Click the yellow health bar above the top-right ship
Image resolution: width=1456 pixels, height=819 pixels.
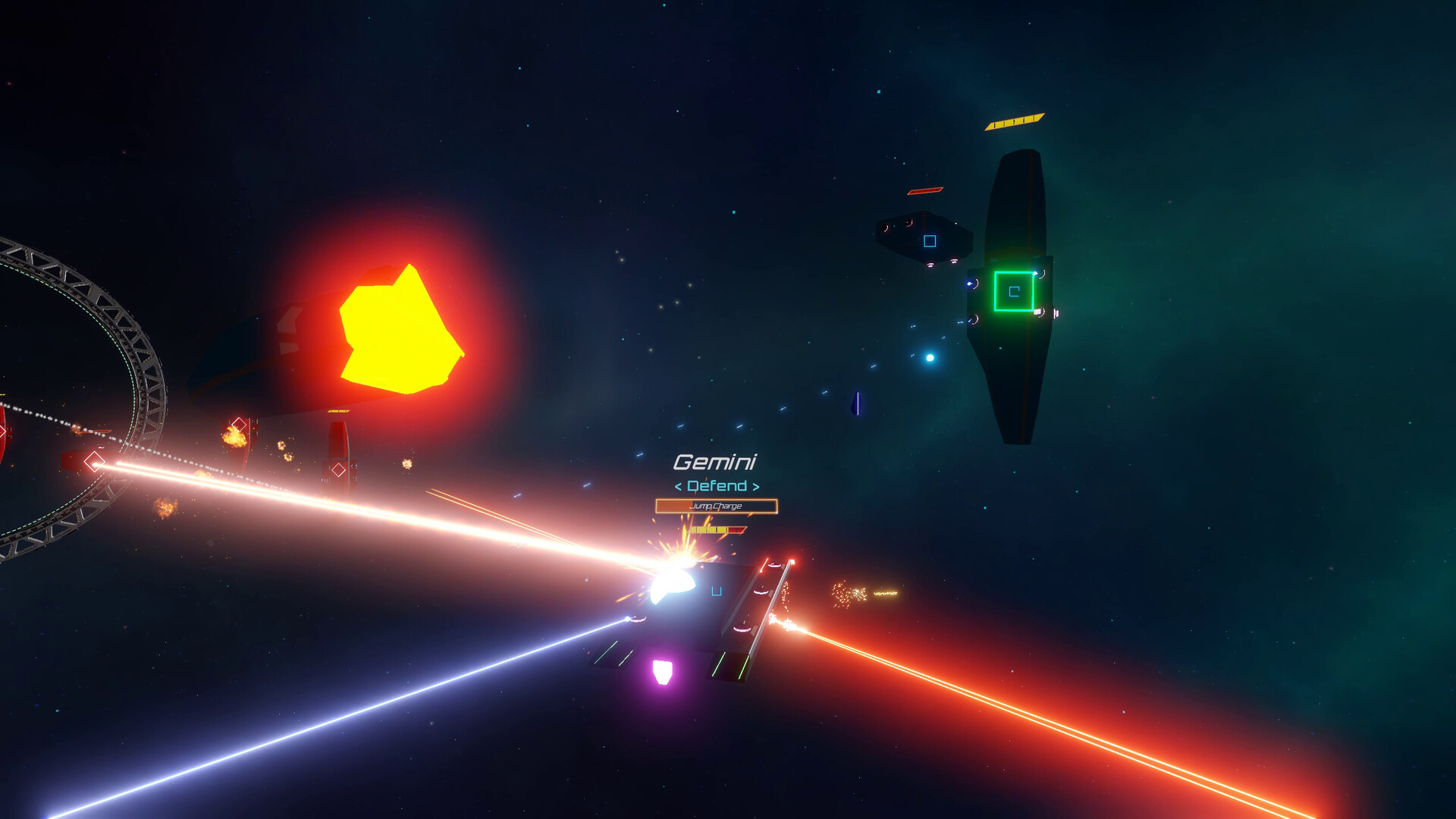1016,120
